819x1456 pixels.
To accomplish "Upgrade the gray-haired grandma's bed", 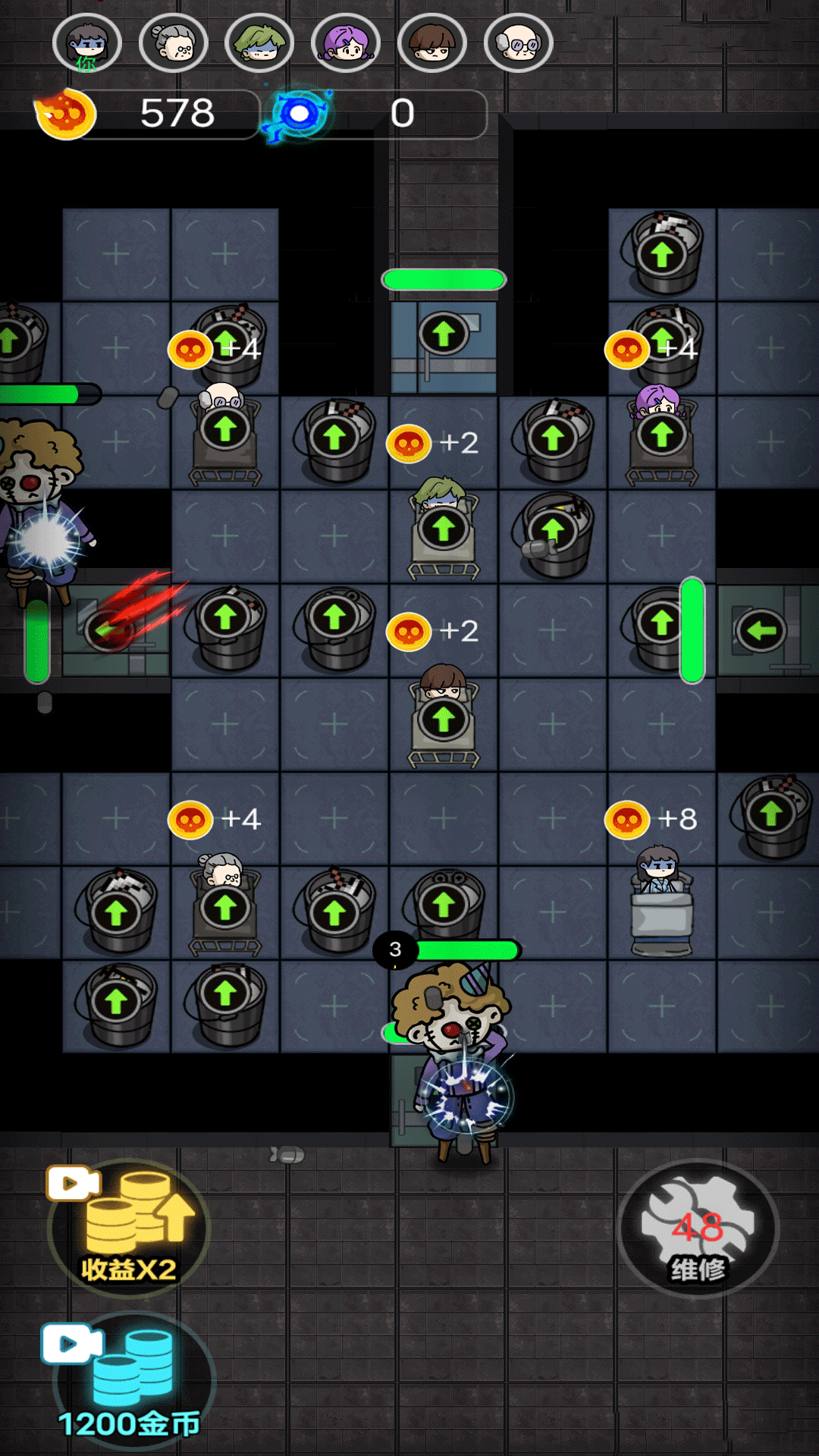I will click(x=225, y=907).
